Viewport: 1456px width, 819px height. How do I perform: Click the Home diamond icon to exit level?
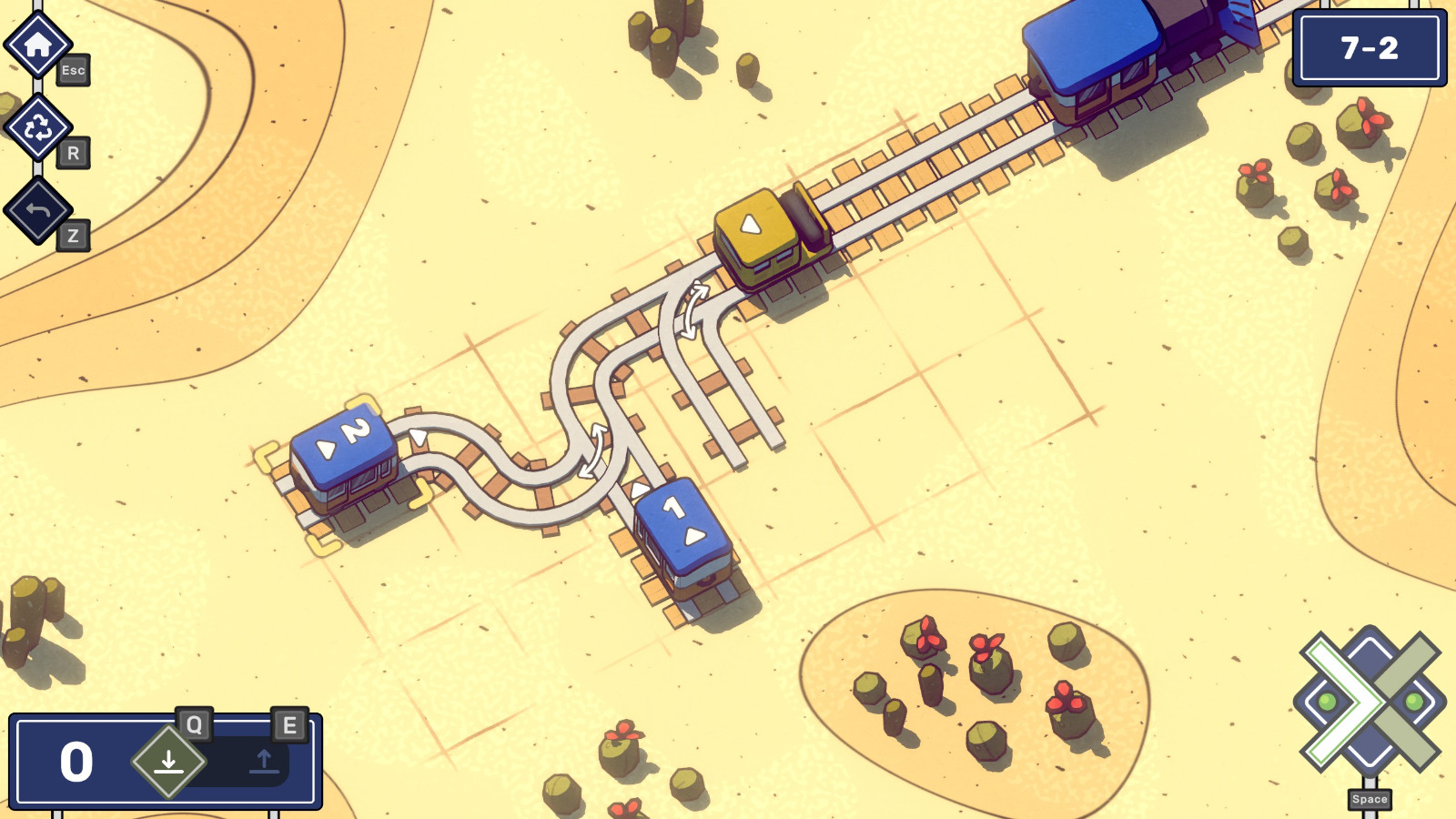pyautogui.click(x=36, y=45)
